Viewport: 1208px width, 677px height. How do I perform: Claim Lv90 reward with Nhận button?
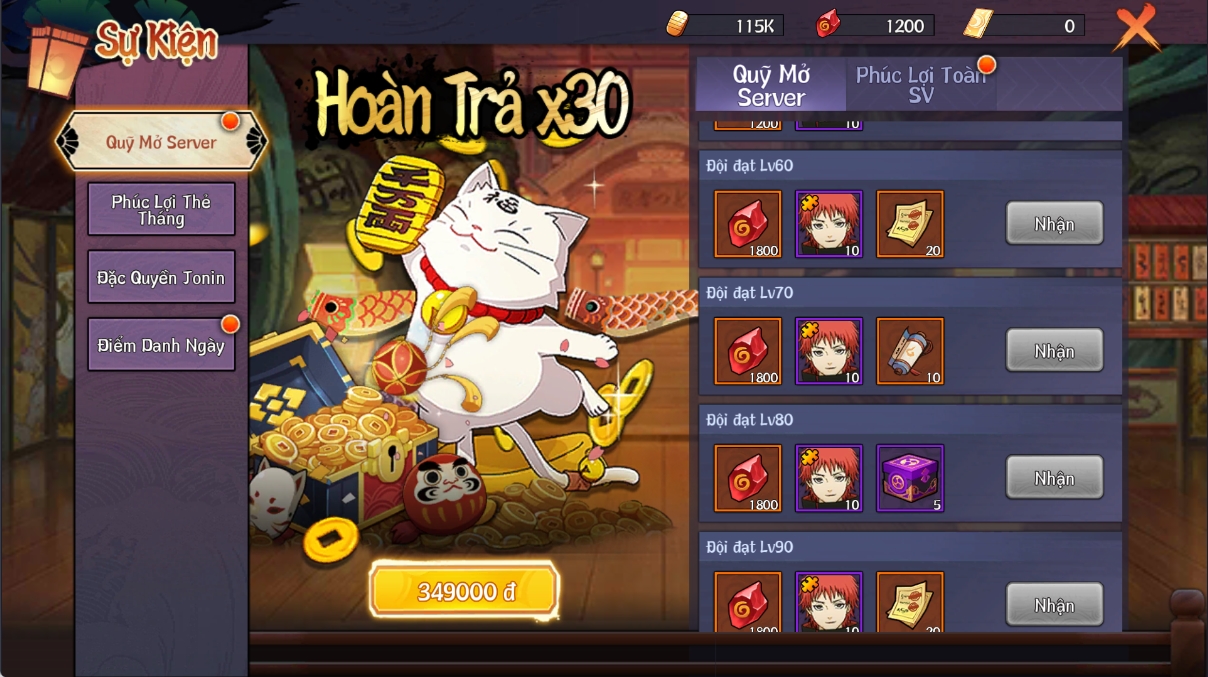click(x=1054, y=604)
